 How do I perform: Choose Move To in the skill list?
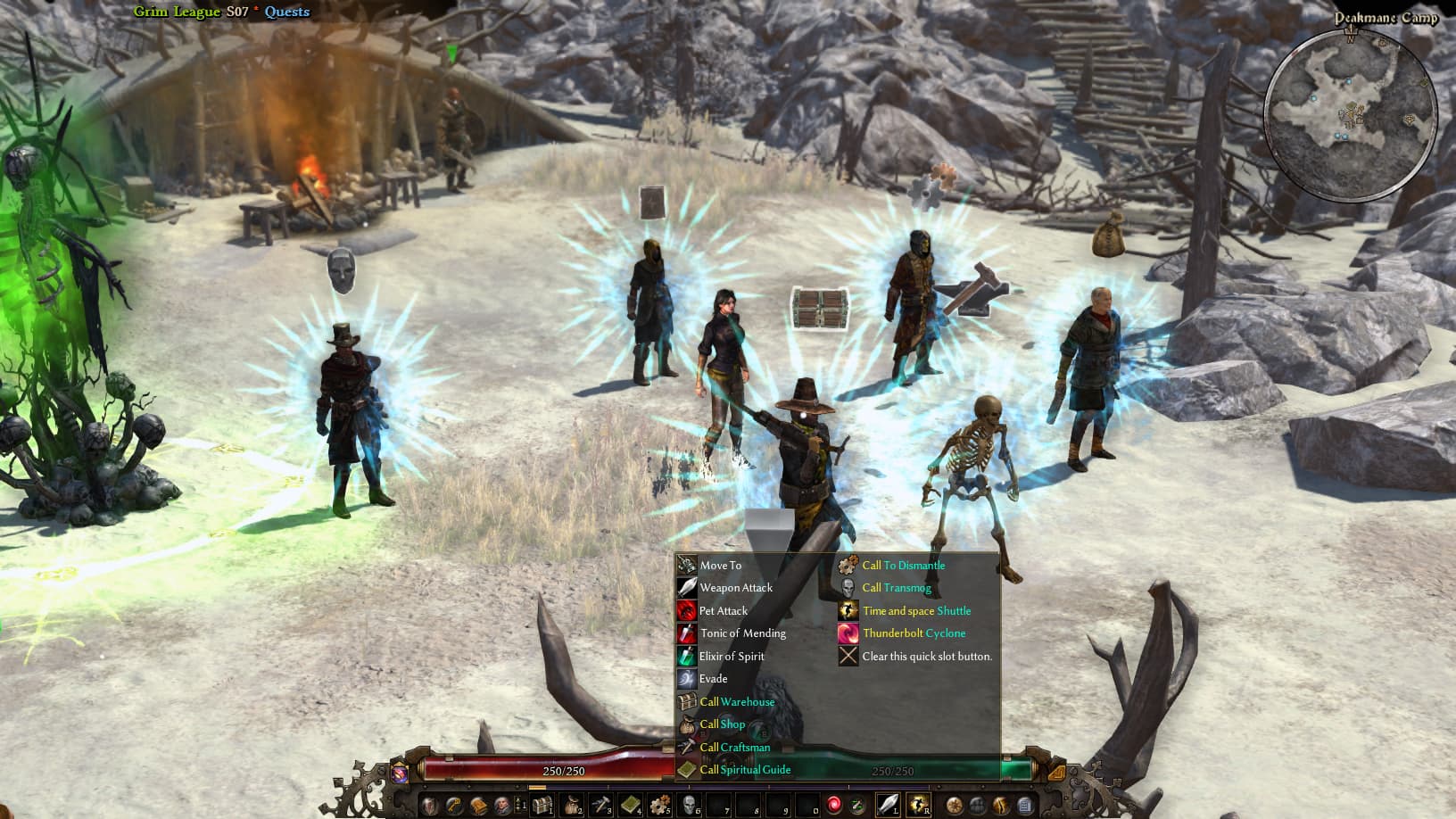(x=720, y=565)
